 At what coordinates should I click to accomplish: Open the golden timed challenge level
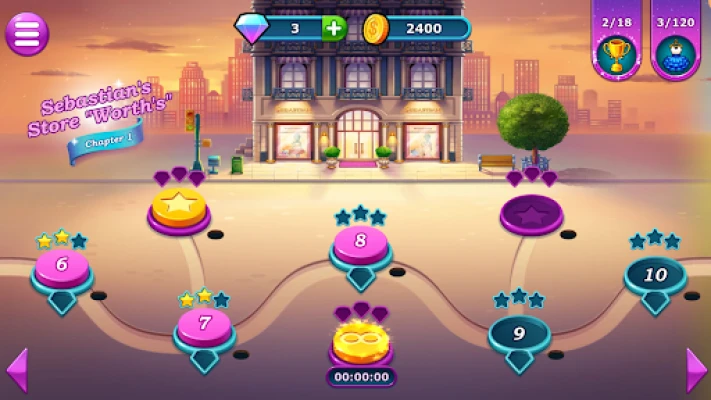[361, 341]
